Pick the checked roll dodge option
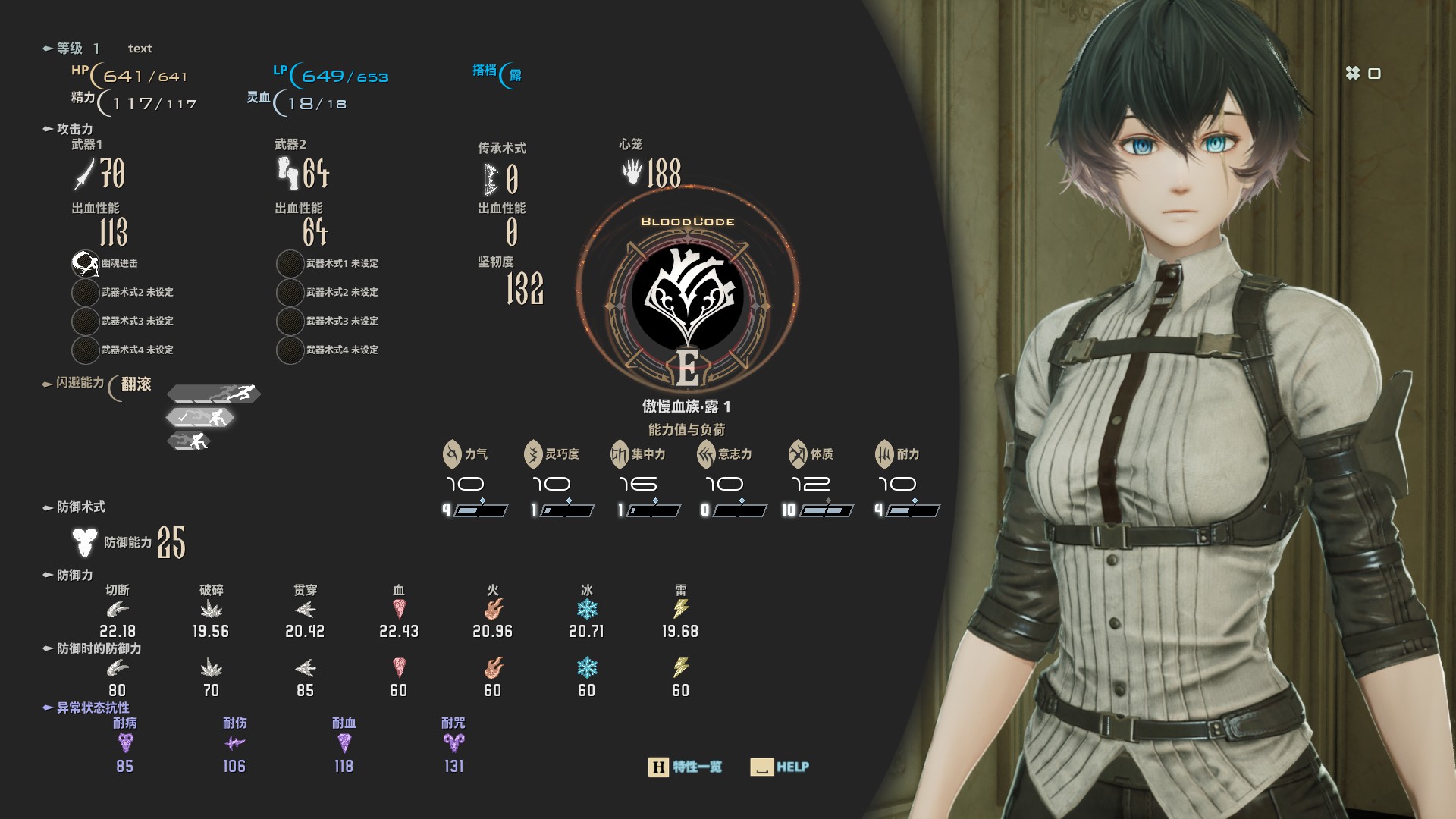This screenshot has width=1456, height=819. (201, 417)
